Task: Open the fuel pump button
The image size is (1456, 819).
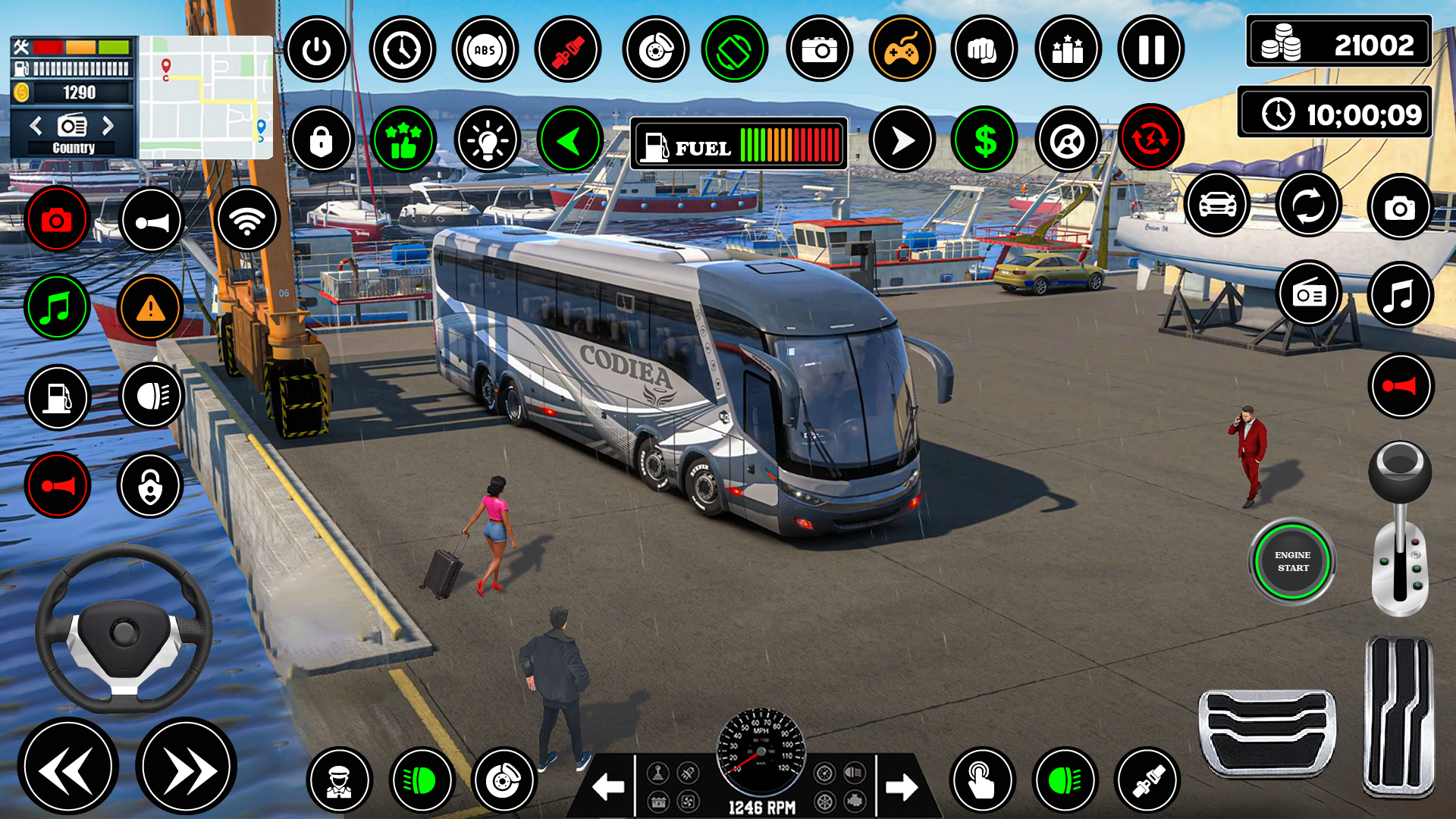Action: click(57, 397)
